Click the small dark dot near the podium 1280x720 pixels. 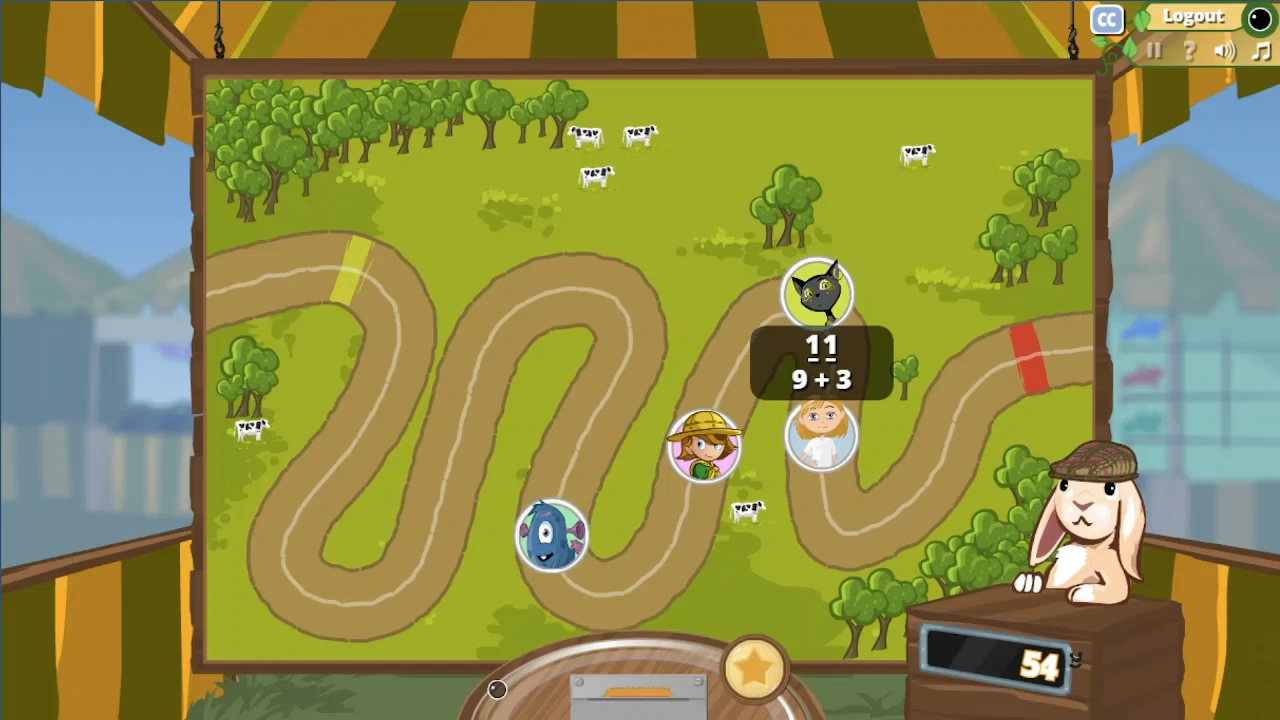pos(497,689)
